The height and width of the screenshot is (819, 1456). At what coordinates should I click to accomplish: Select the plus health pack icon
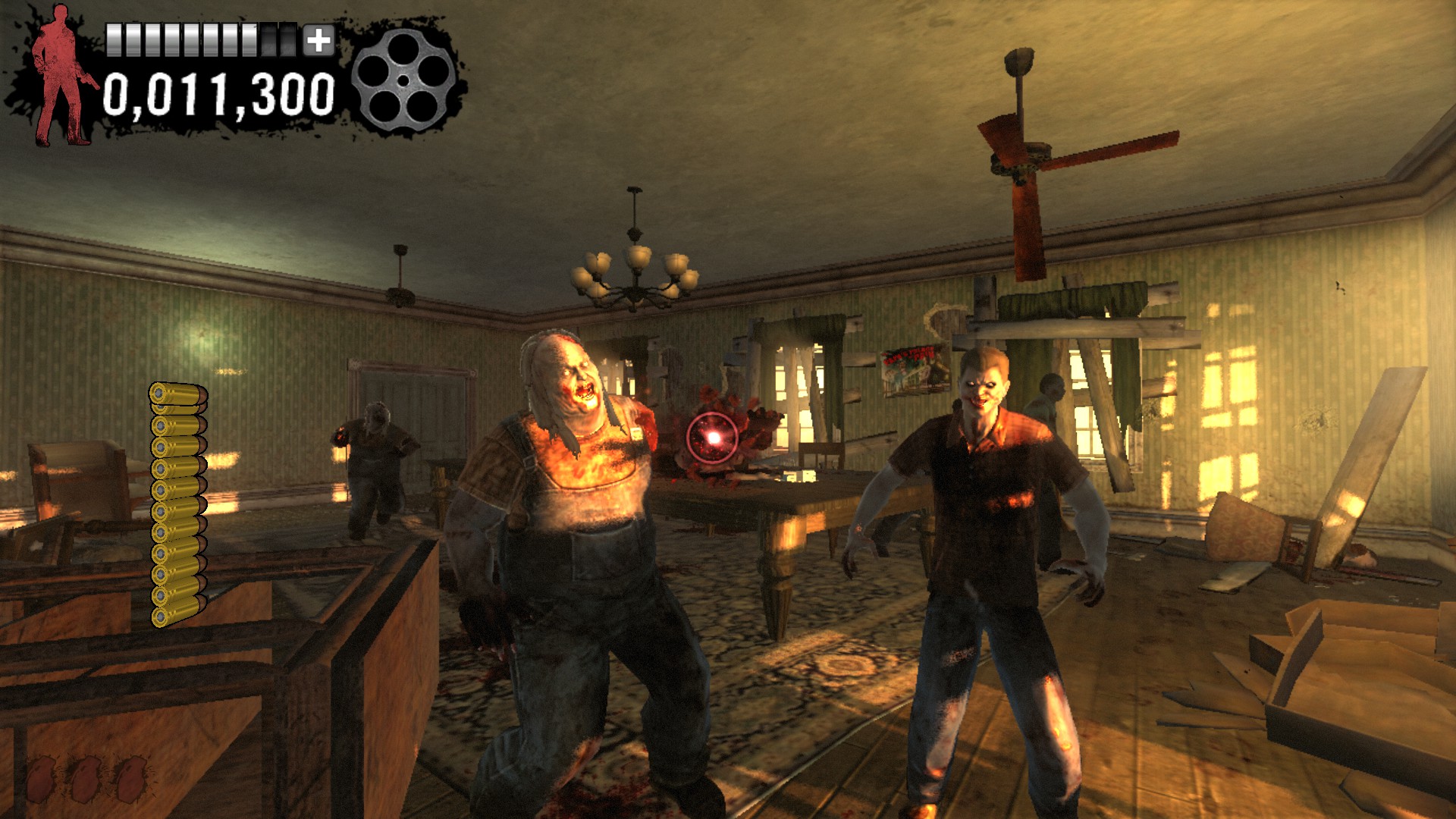(318, 41)
